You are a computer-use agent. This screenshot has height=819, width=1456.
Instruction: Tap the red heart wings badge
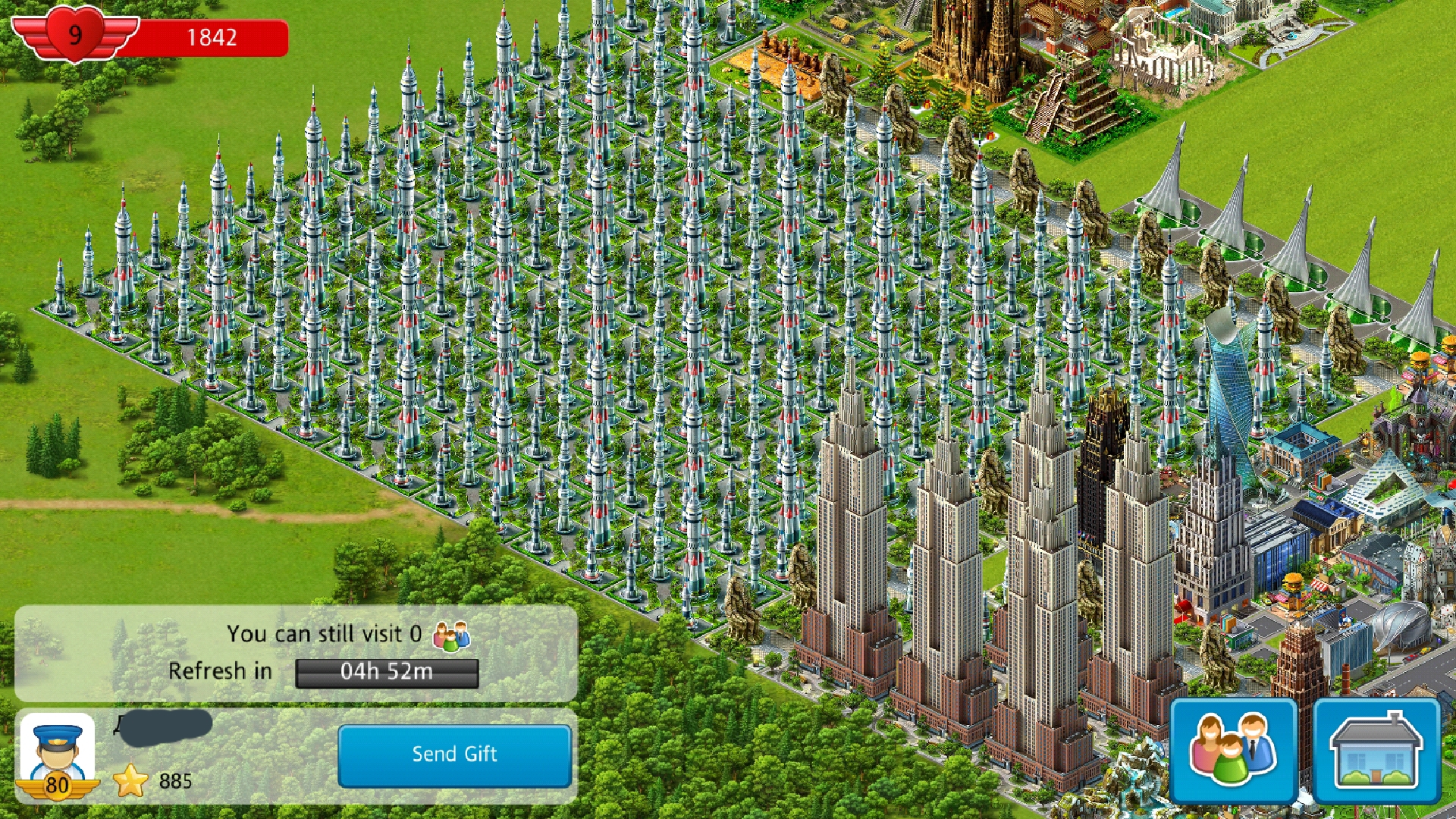(x=75, y=35)
